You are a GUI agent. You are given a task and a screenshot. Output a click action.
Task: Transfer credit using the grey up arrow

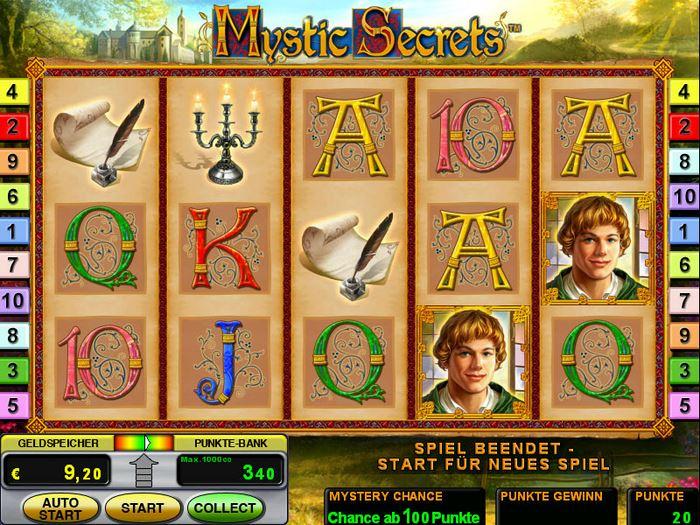tap(144, 470)
